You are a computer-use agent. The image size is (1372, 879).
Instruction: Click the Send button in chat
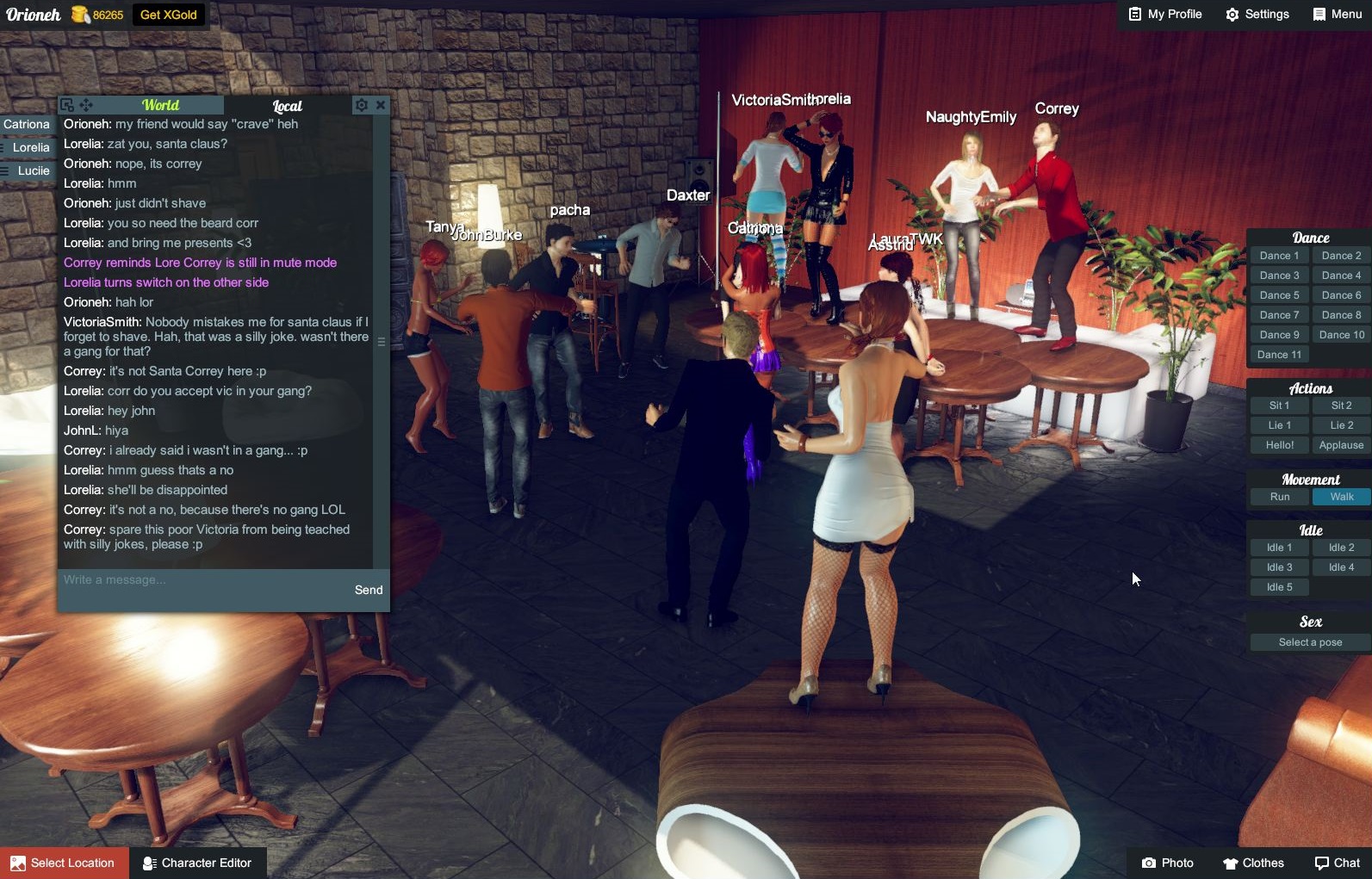coord(369,590)
